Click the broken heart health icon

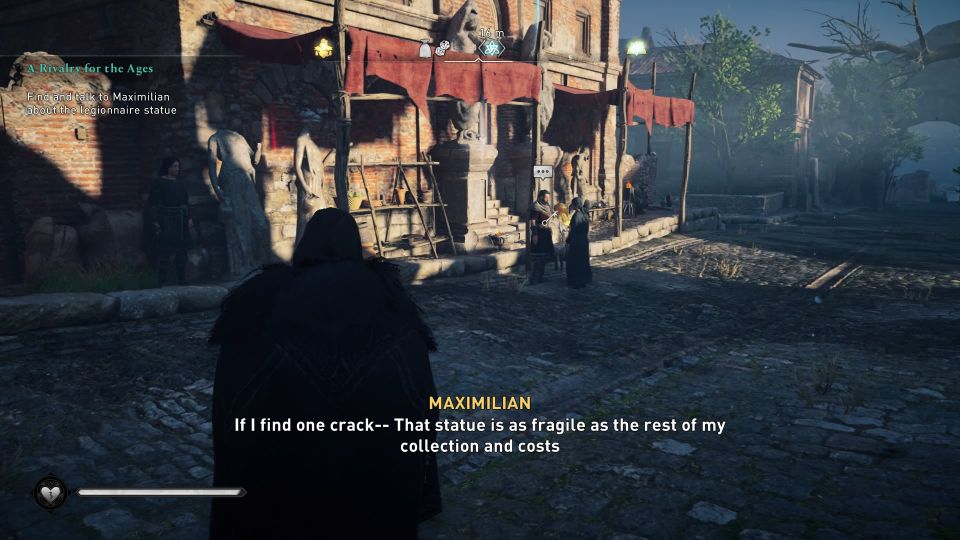[x=50, y=492]
